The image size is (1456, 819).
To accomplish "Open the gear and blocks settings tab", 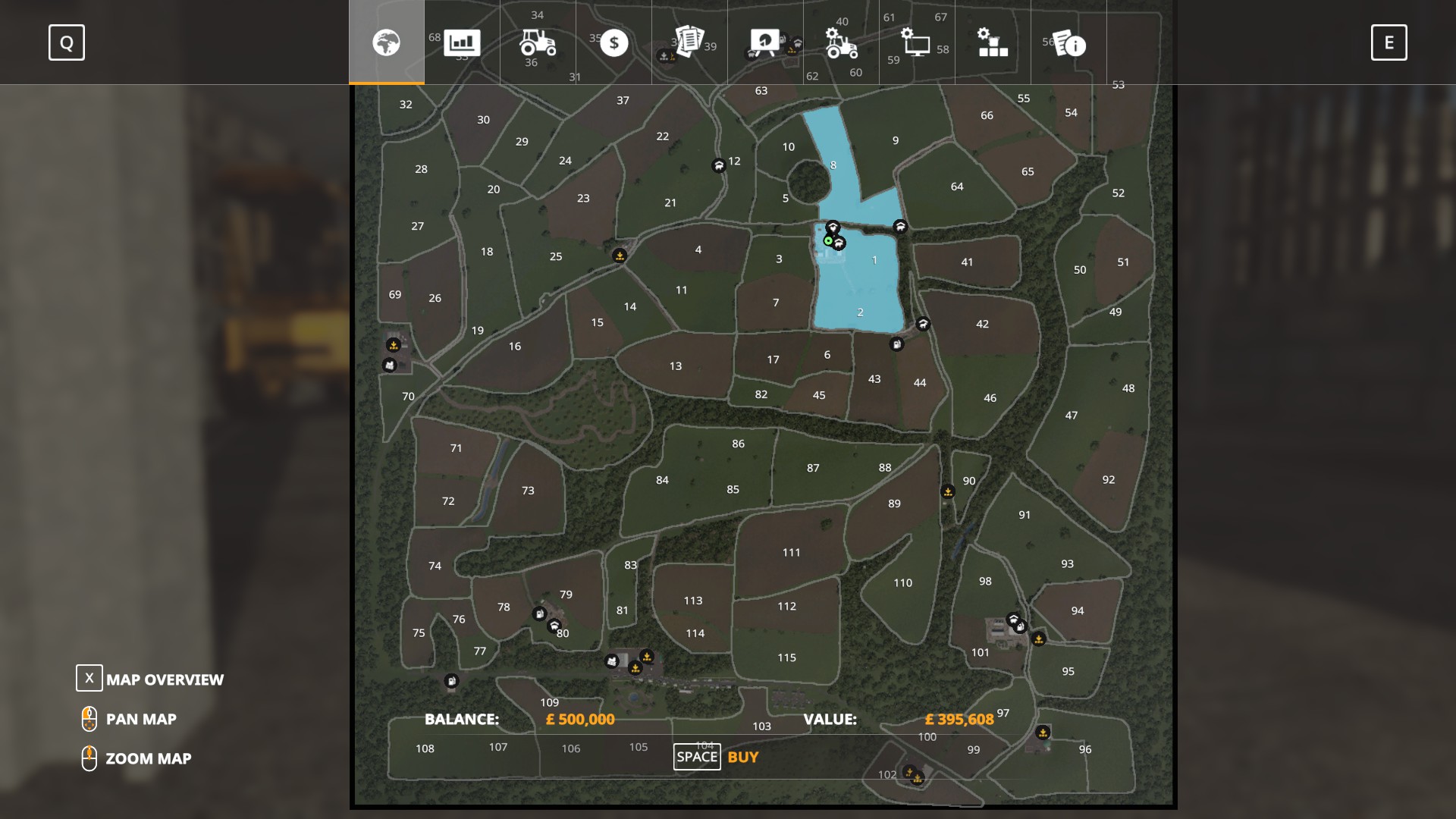I will [x=993, y=42].
